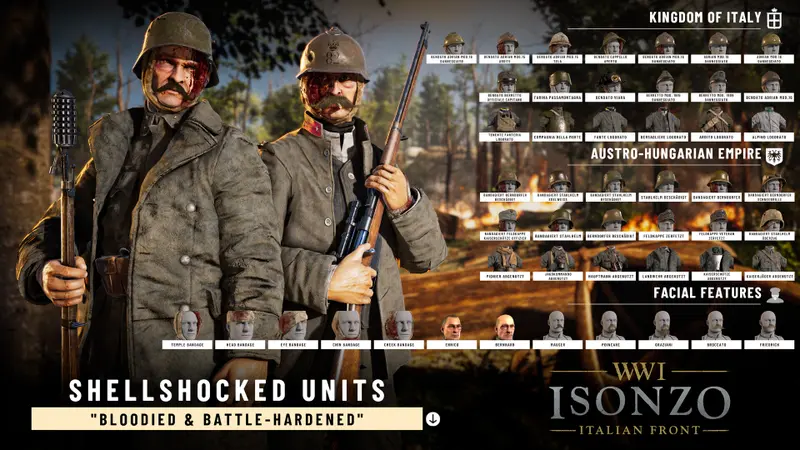This screenshot has height=450, width=800.
Task: Pick the Eye Bandage face option
Action: click(294, 325)
